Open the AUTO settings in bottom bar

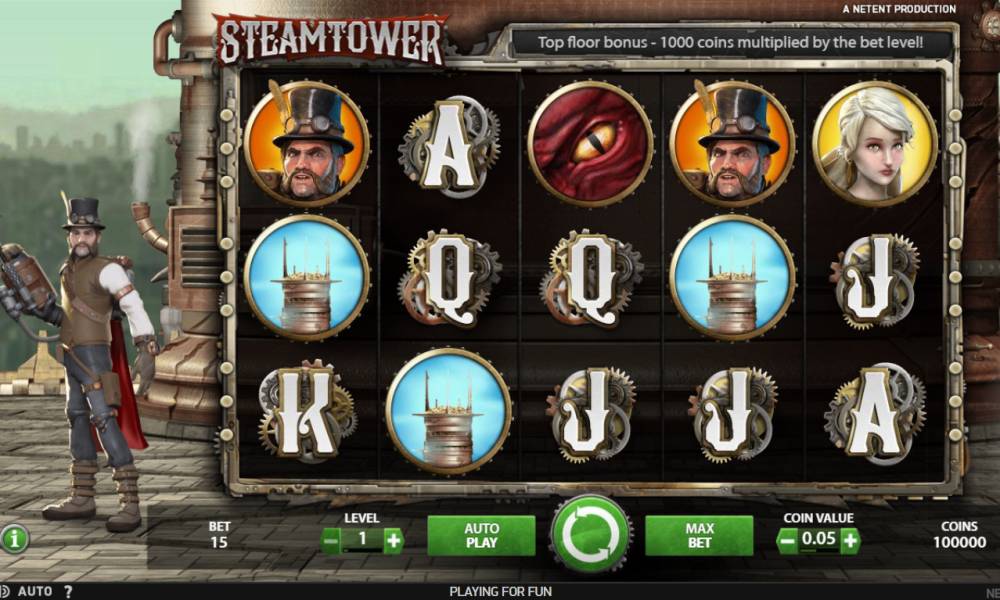tap(34, 591)
